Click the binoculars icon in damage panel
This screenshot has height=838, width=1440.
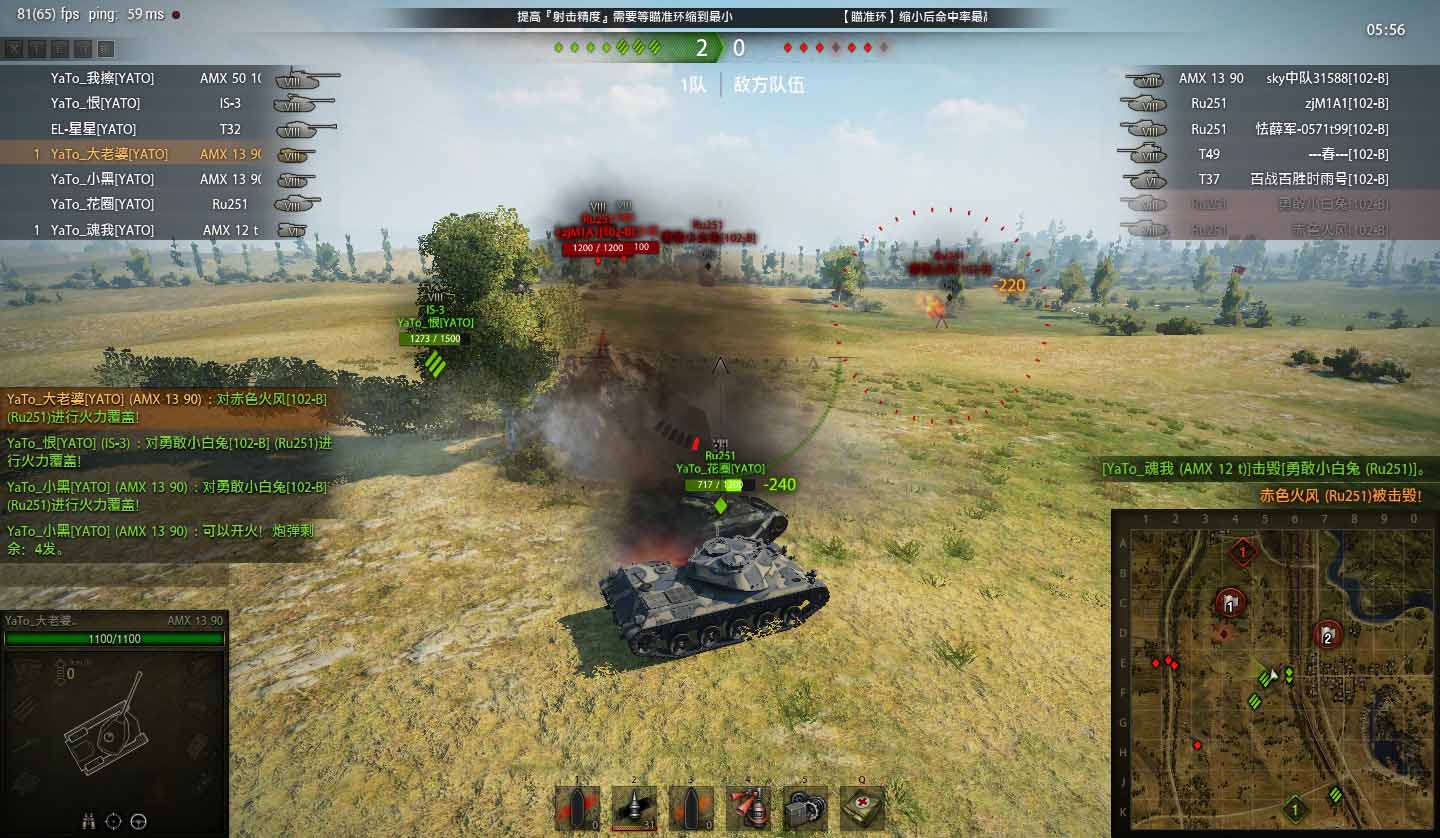88,821
